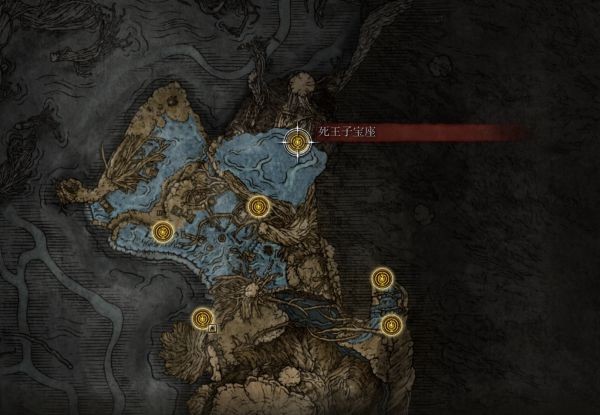Click the small square map icon

tap(213, 327)
